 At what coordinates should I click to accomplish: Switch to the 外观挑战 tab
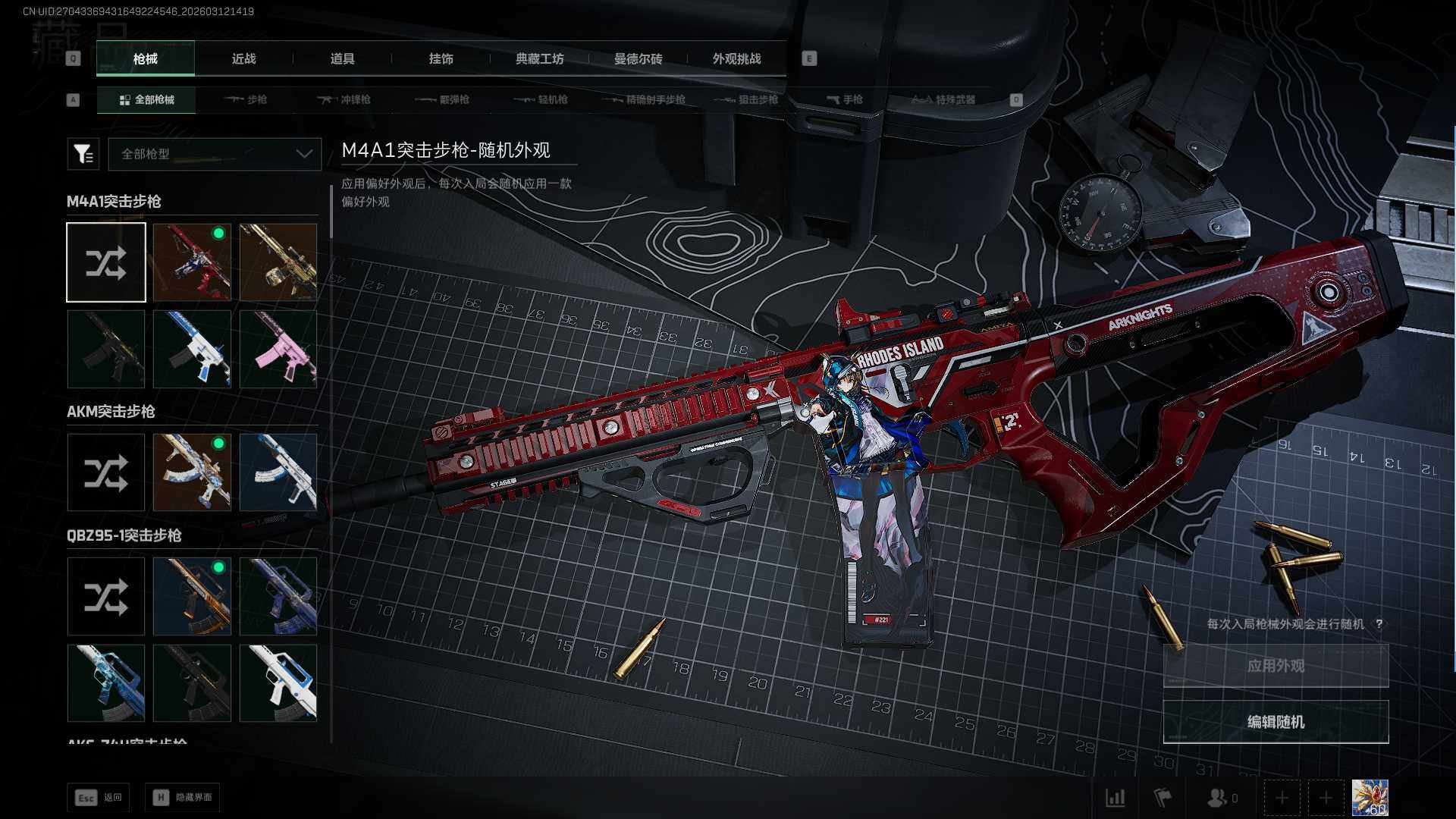(x=736, y=59)
